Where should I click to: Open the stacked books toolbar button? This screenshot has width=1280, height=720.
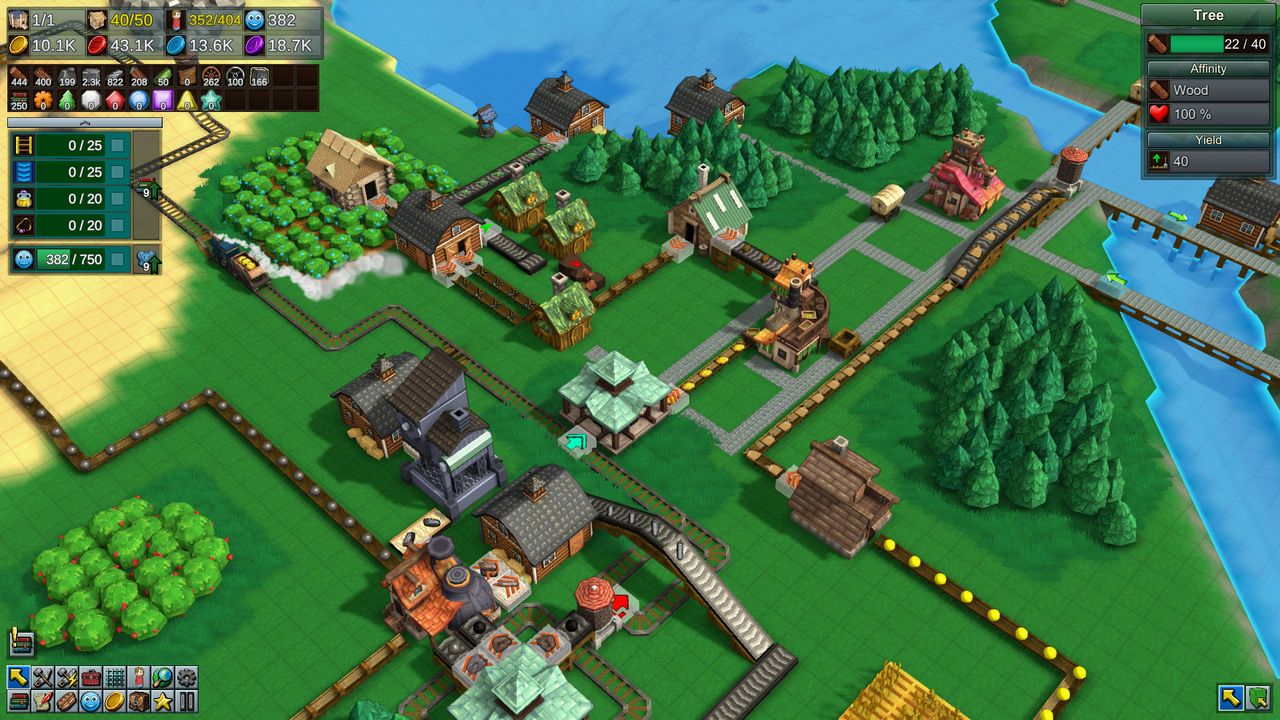tap(18, 701)
